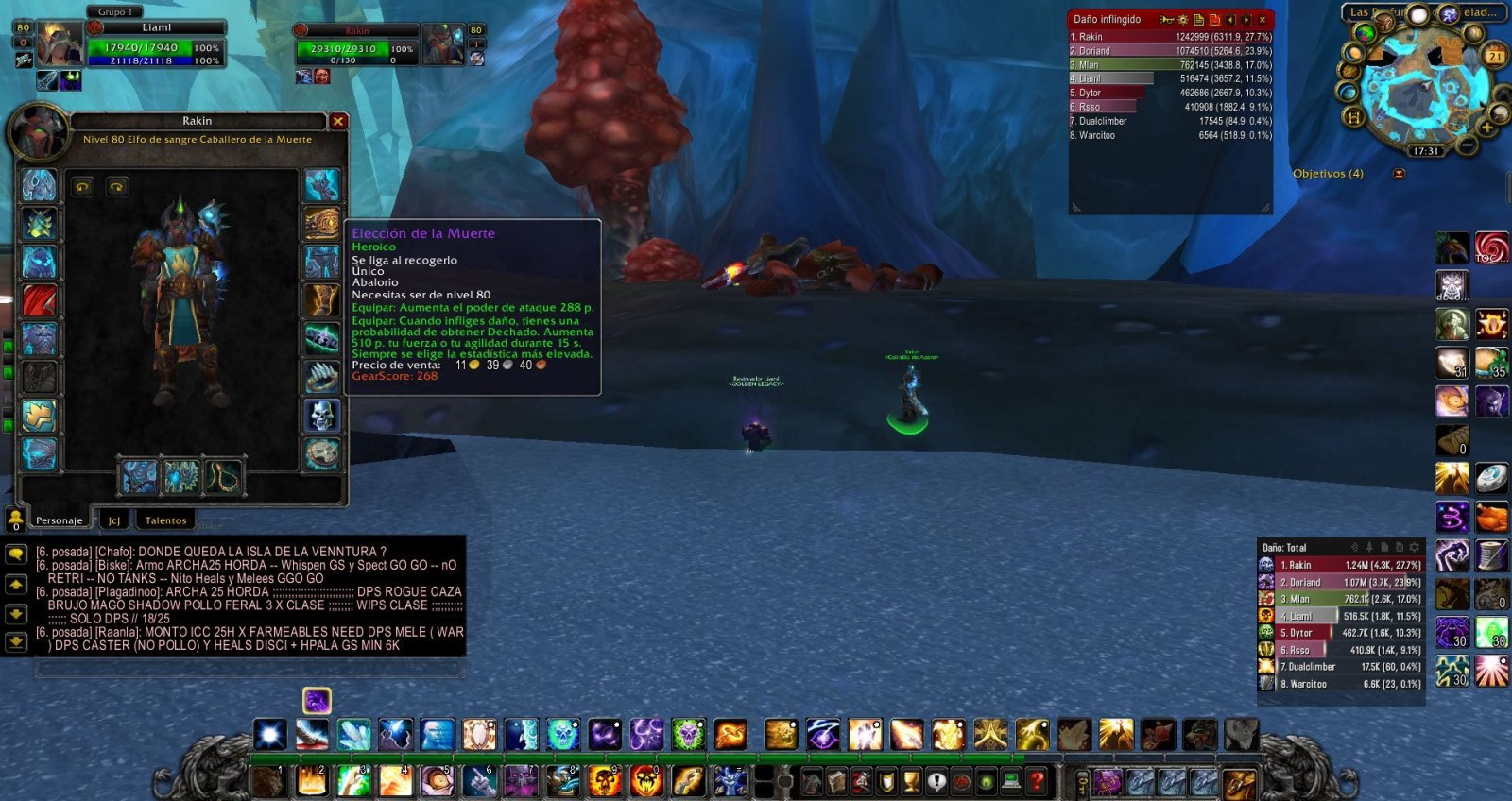1512x801 pixels.
Task: Open the Recount configuration gear icon
Action: click(1184, 19)
